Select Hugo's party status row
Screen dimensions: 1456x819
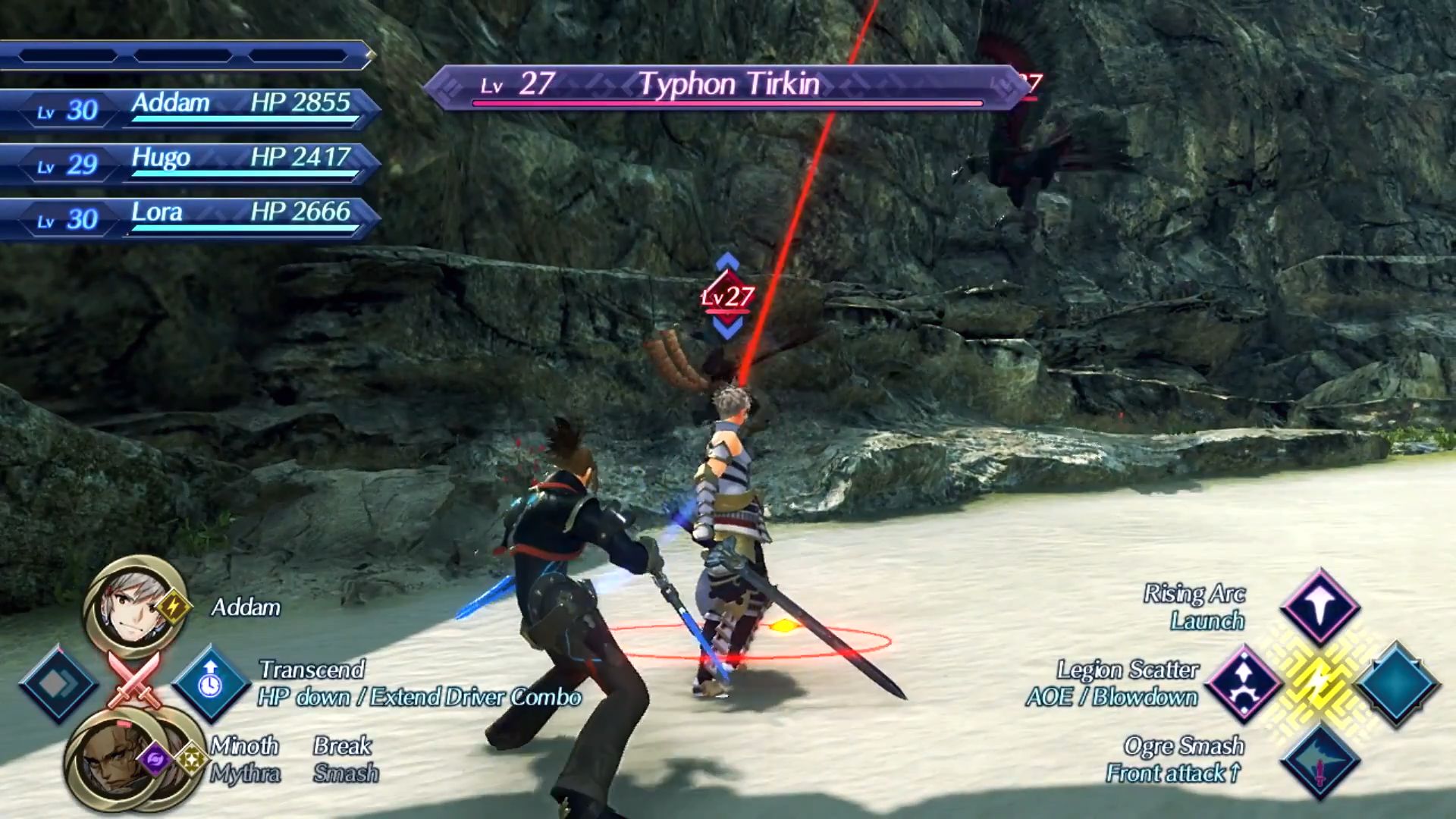pyautogui.click(x=190, y=163)
